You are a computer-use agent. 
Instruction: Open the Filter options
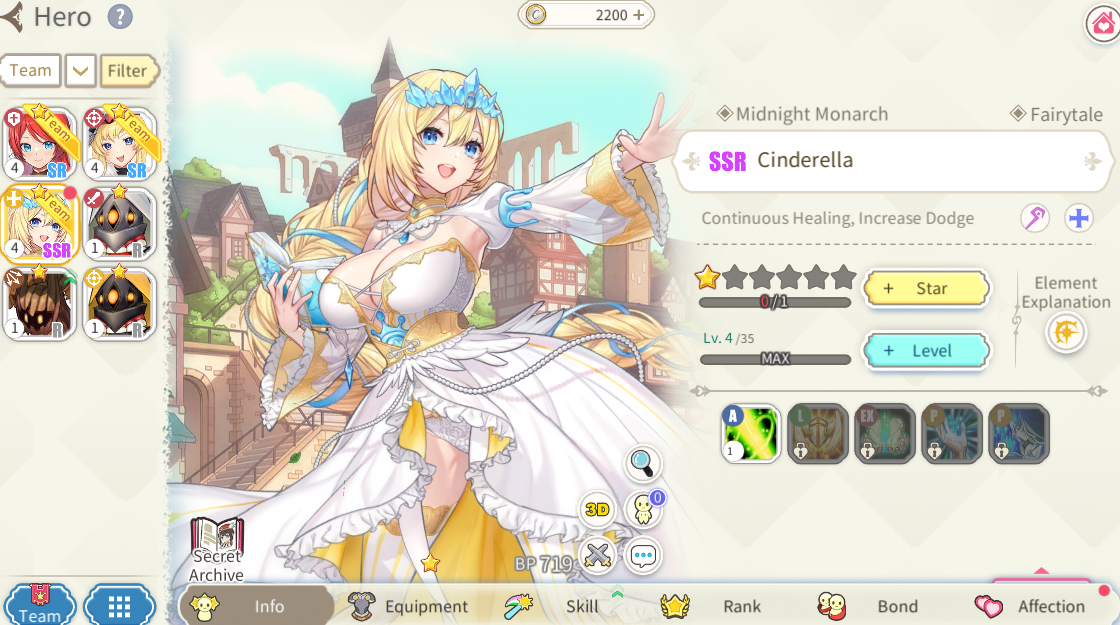click(x=128, y=71)
